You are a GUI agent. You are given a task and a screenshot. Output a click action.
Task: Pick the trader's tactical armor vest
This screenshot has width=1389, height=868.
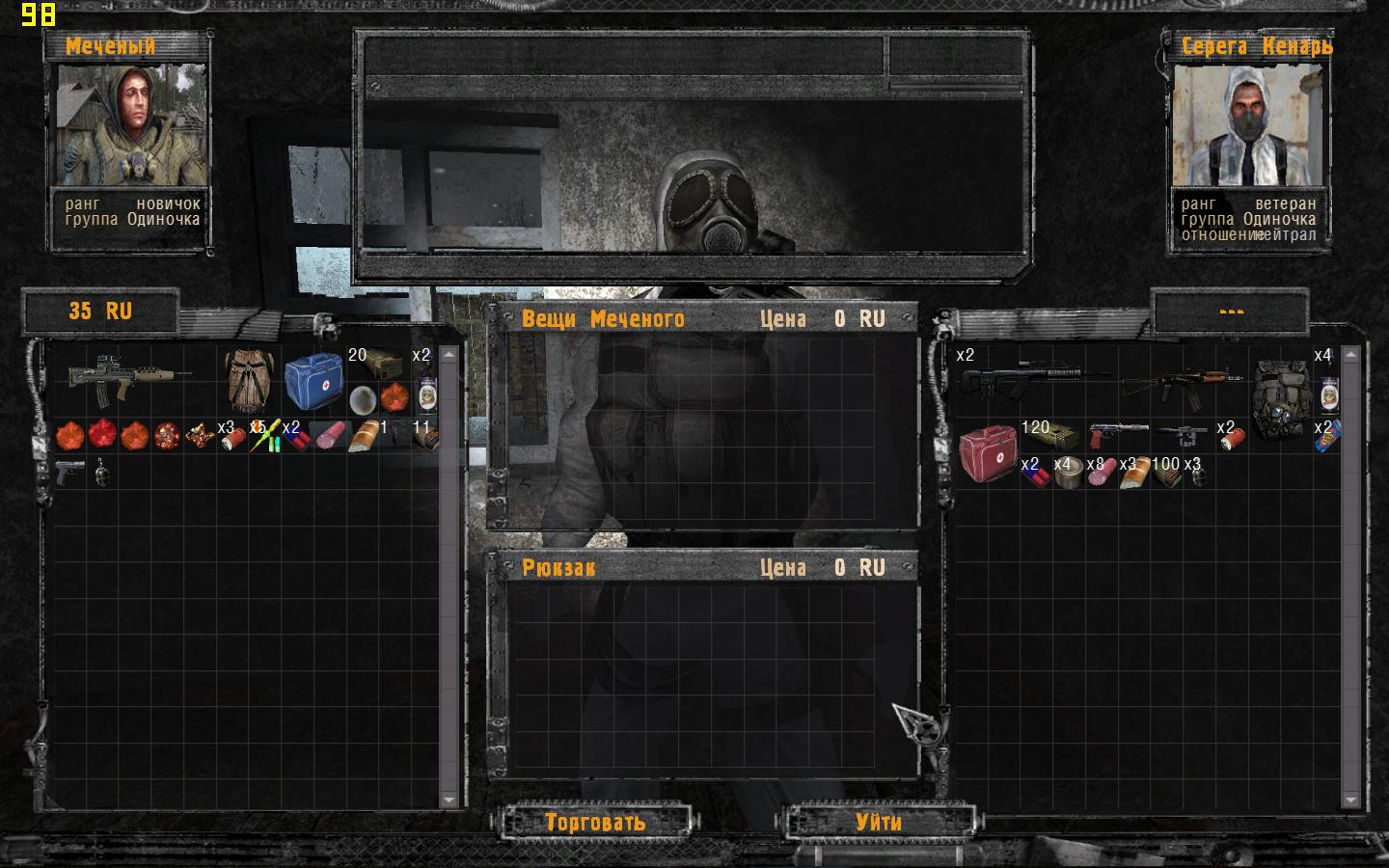coord(1280,395)
